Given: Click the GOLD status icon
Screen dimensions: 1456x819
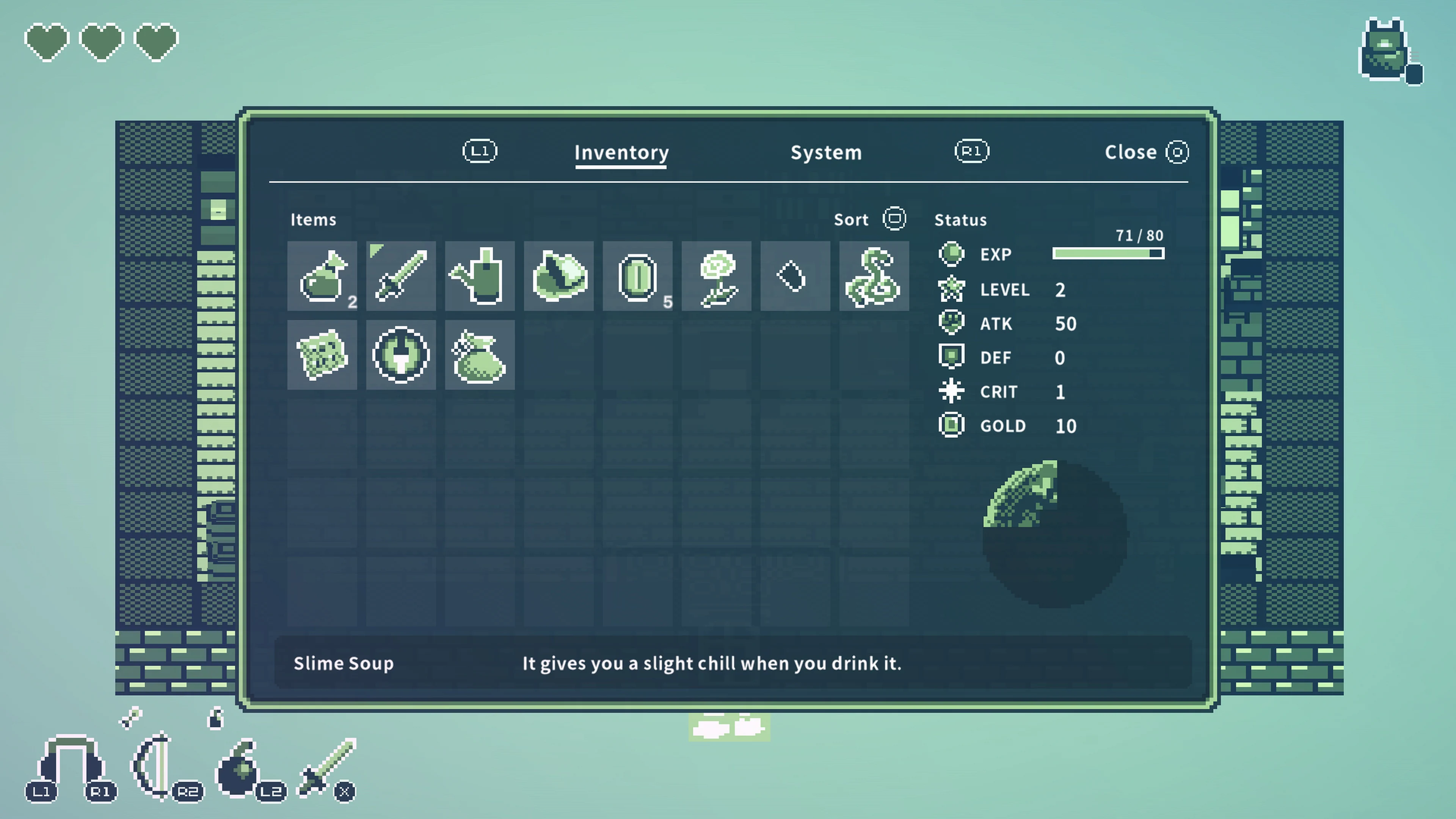Looking at the screenshot, I should tap(951, 425).
